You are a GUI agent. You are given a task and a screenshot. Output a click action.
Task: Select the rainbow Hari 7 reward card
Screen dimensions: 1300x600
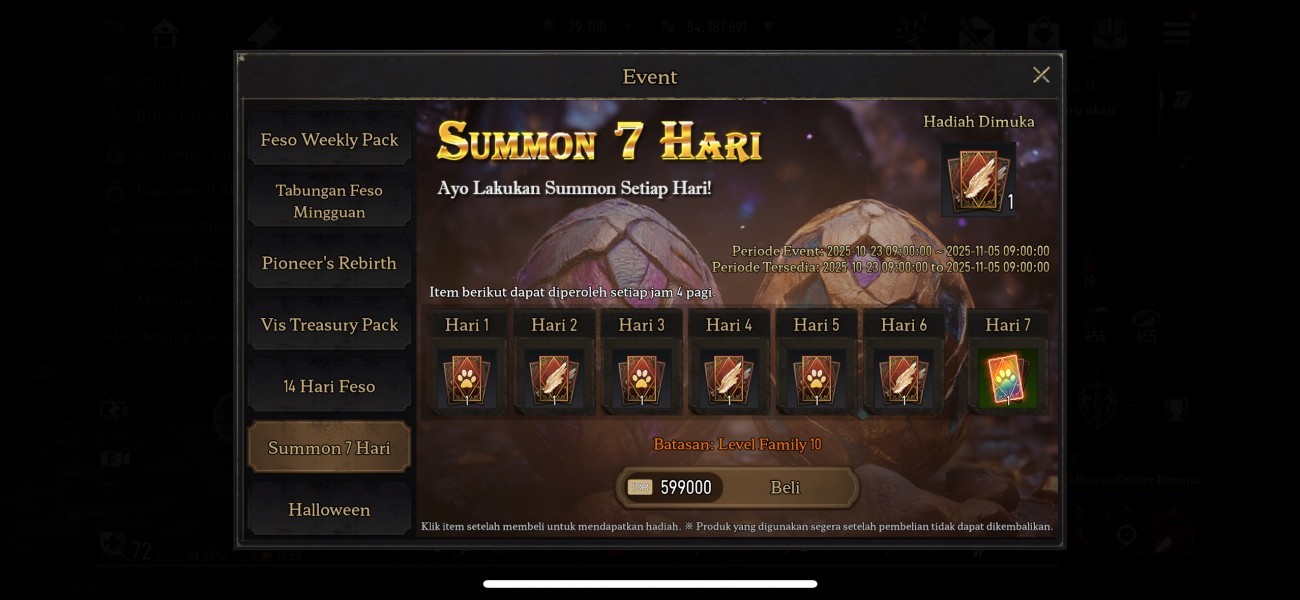(x=1007, y=379)
